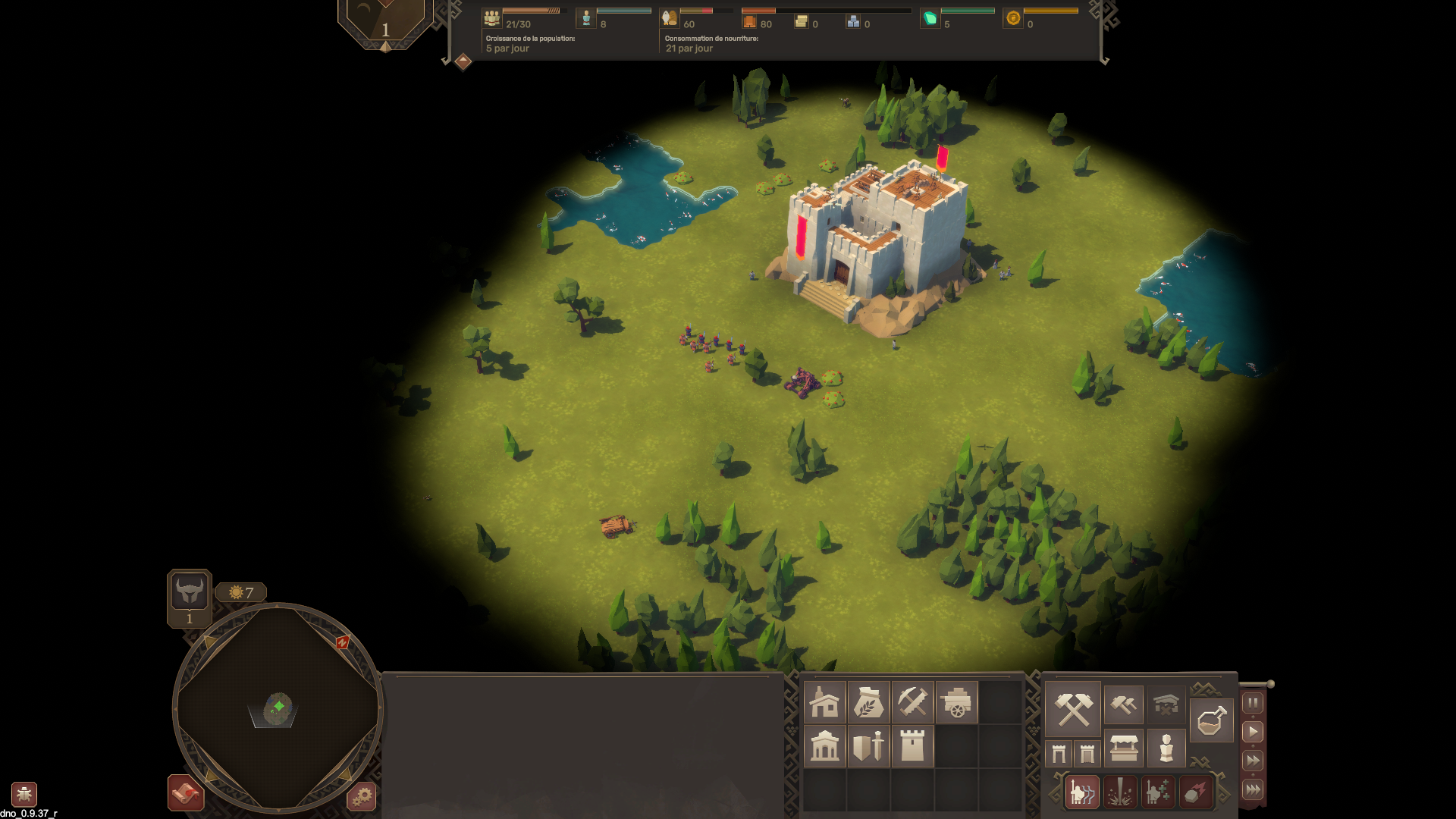1456x819 pixels.
Task: Select the columned civic building category
Action: pyautogui.click(x=824, y=746)
